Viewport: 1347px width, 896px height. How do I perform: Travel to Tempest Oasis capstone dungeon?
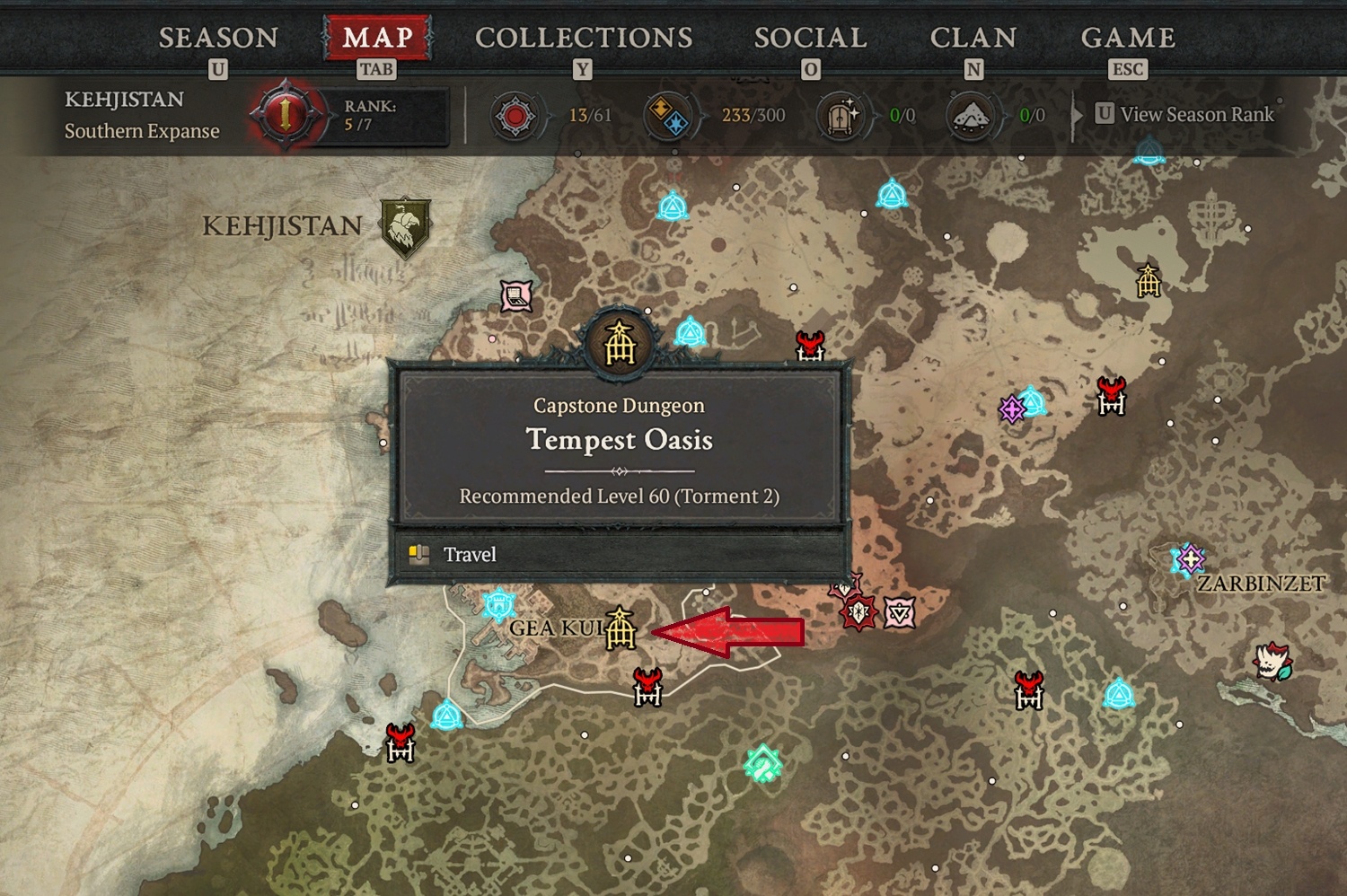point(619,554)
